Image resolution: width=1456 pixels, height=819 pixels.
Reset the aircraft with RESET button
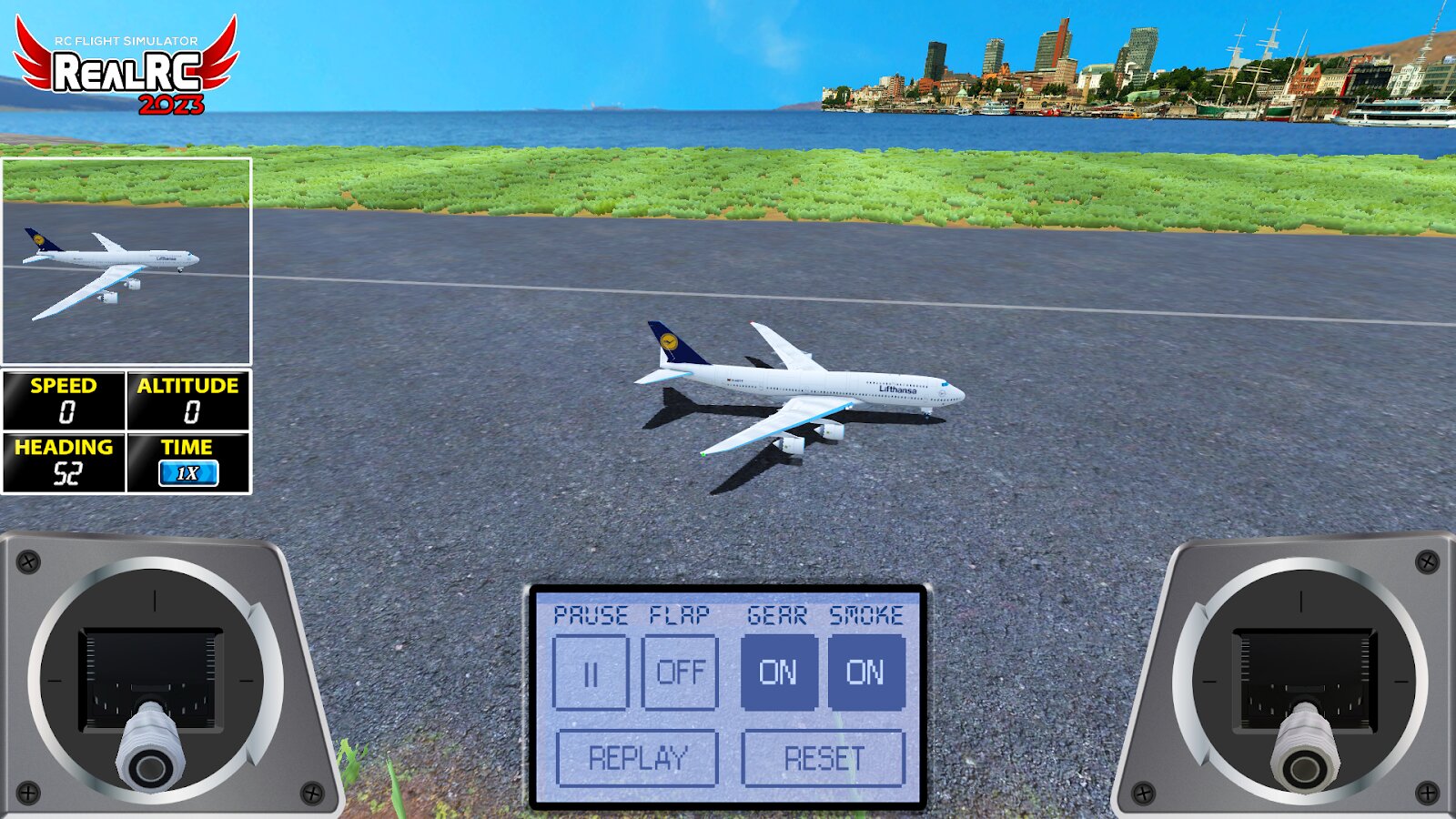point(824,758)
